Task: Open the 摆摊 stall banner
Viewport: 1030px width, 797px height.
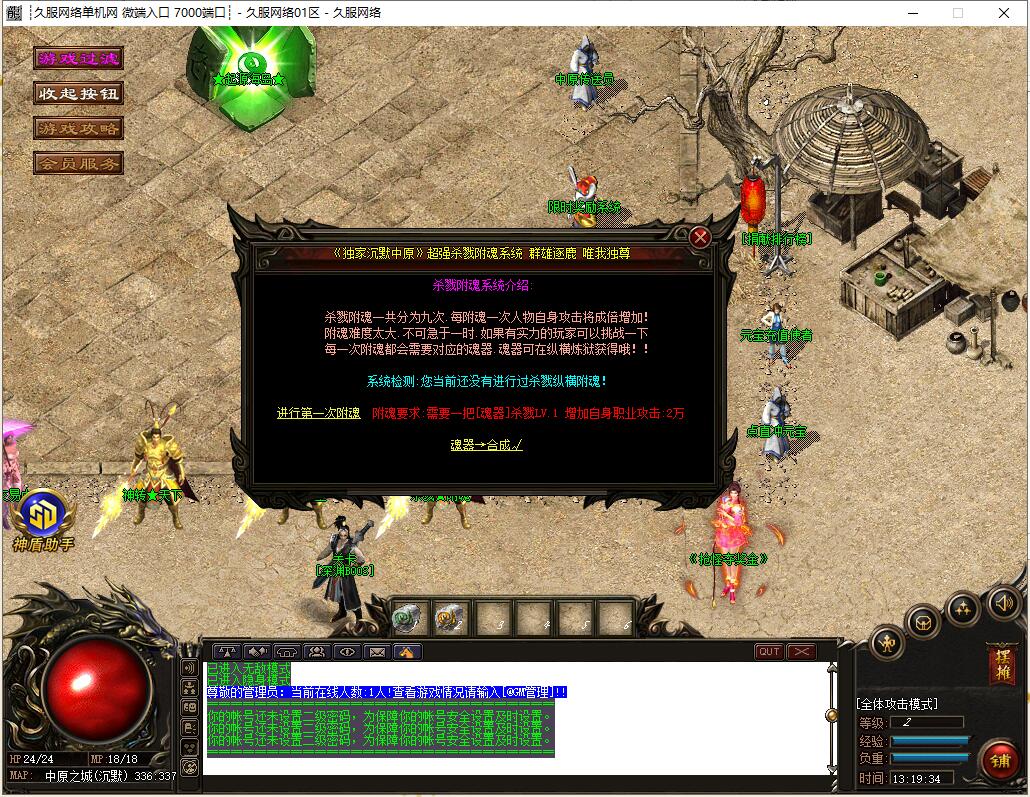Action: [x=1000, y=665]
